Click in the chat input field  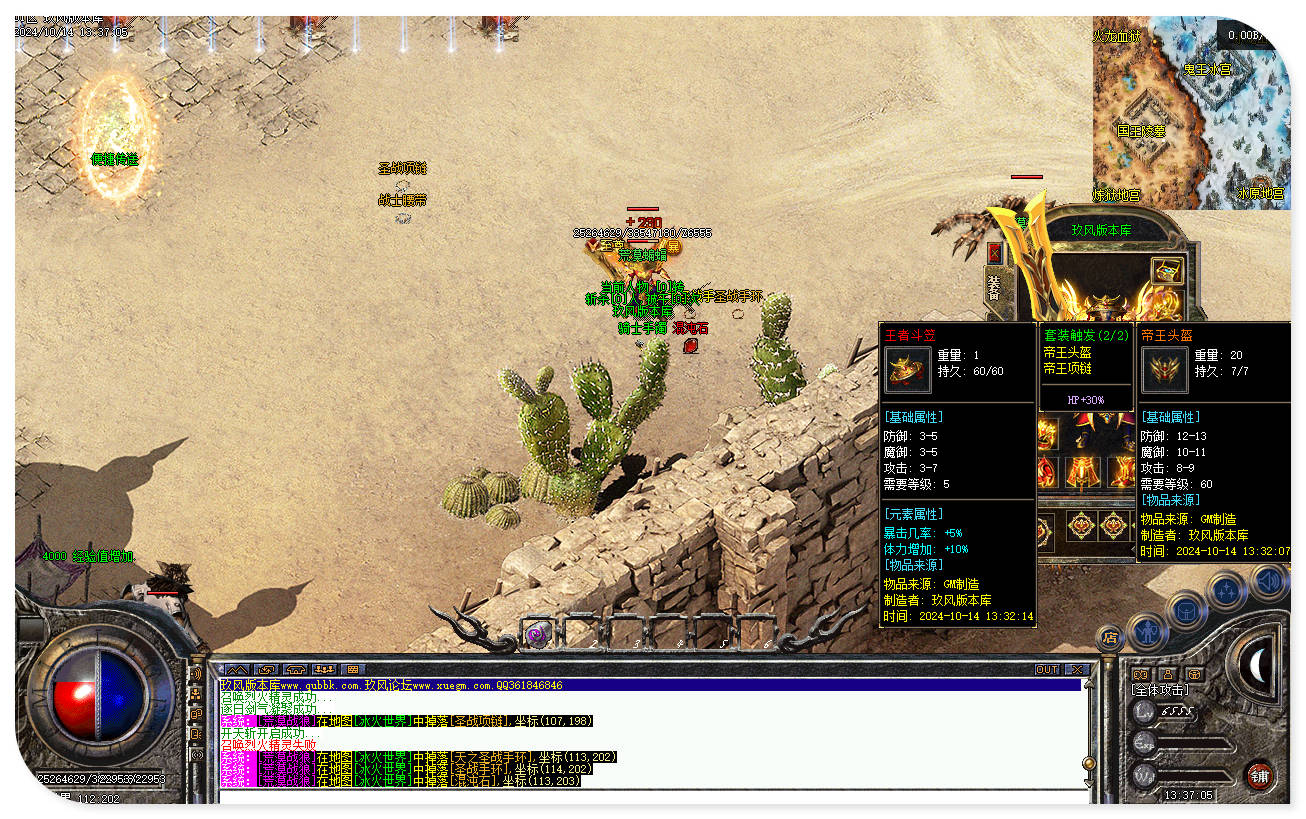point(650,795)
